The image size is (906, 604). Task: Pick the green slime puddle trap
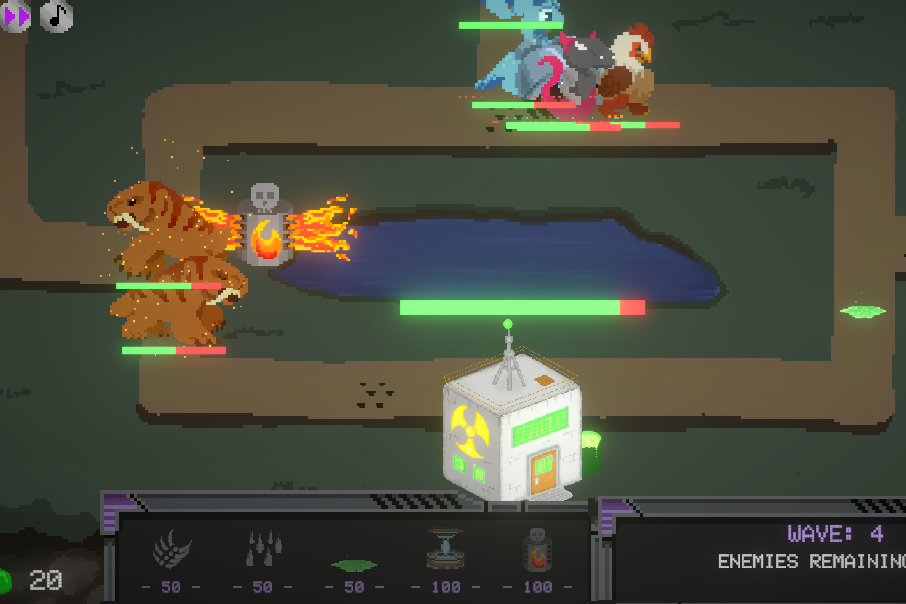(354, 565)
